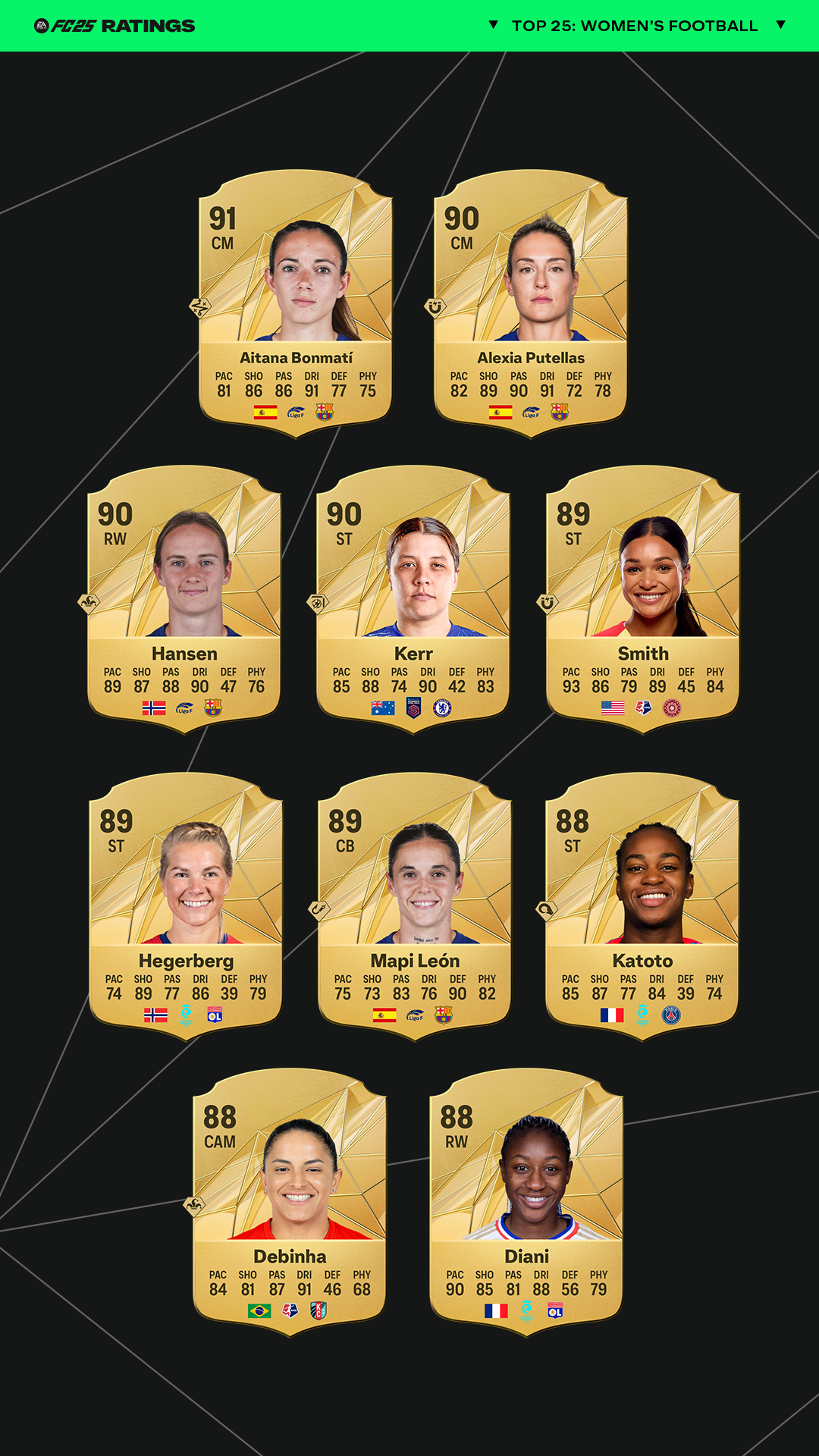
Task: Choose the Debinha CAM card
Action: tap(290, 1202)
